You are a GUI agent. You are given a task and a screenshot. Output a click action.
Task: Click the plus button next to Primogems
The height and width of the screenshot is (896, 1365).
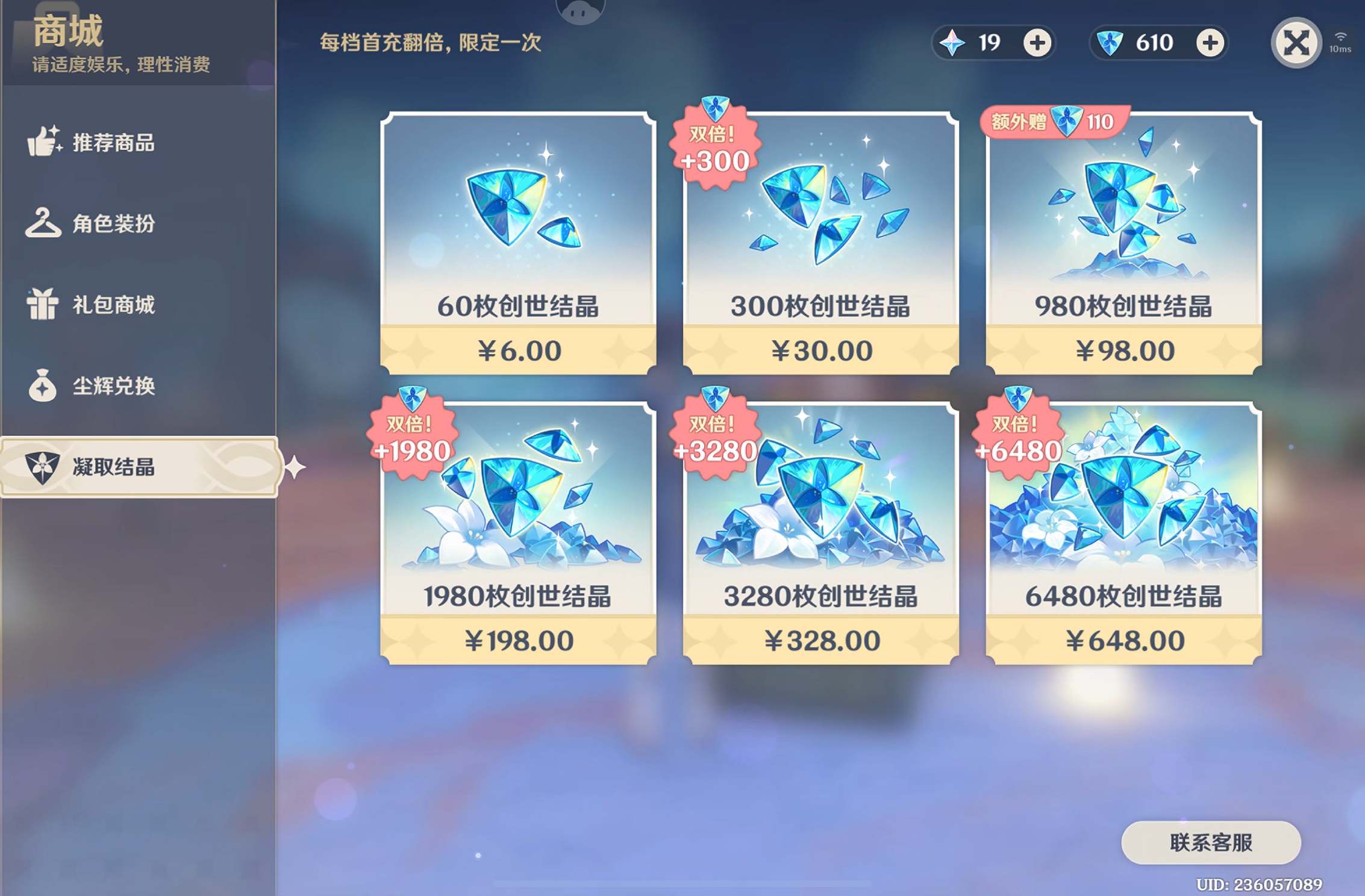click(1036, 42)
